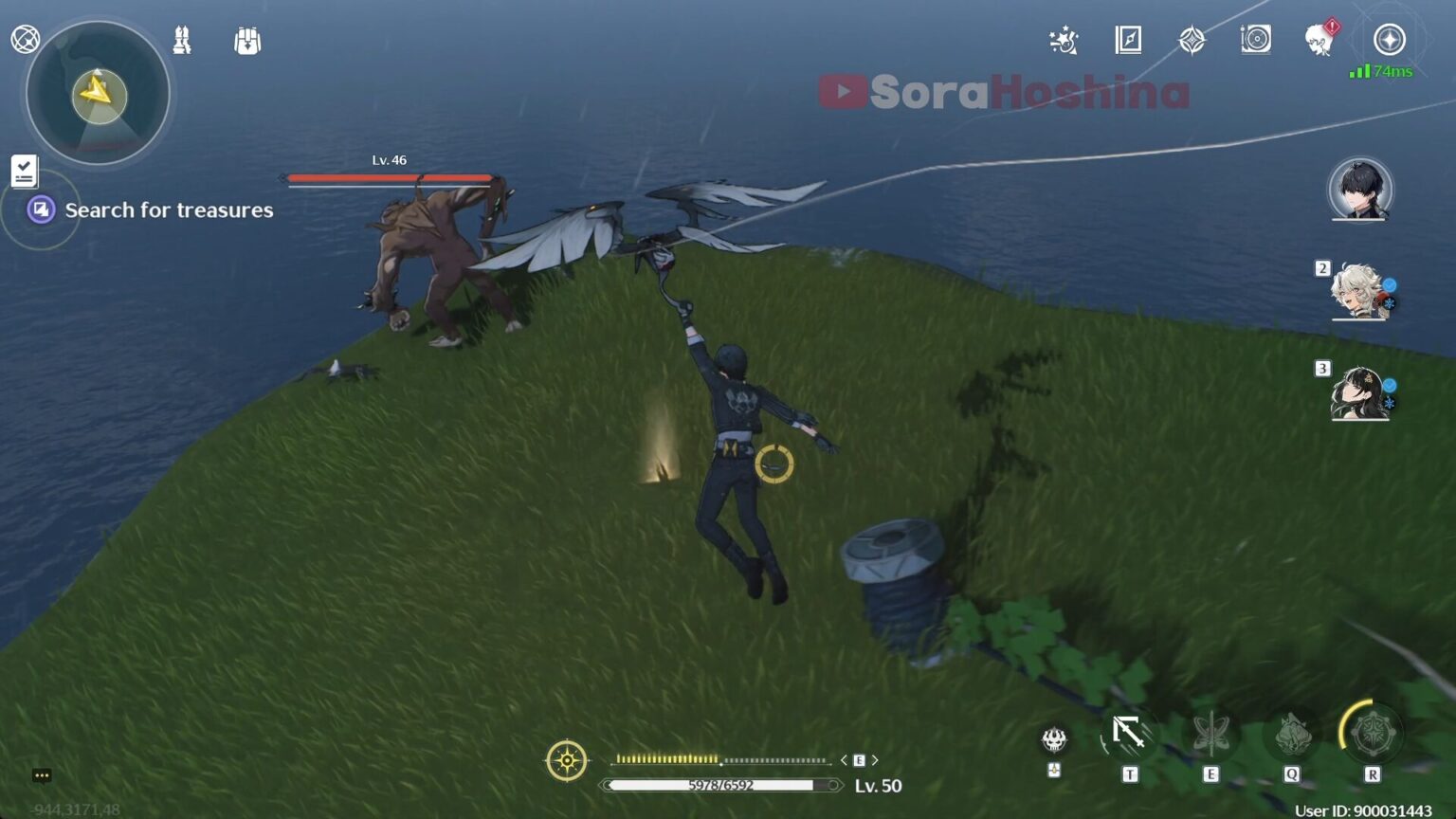Select the black-haired character portrait
The height and width of the screenshot is (819, 1456).
pos(1360,190)
